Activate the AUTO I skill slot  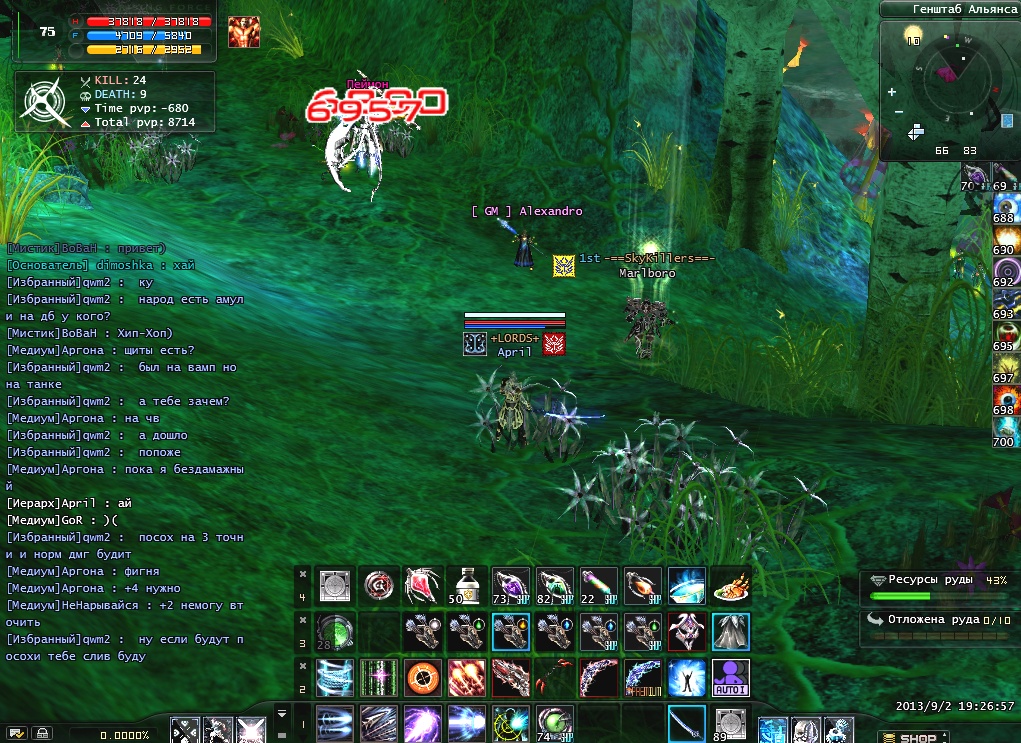pos(730,678)
